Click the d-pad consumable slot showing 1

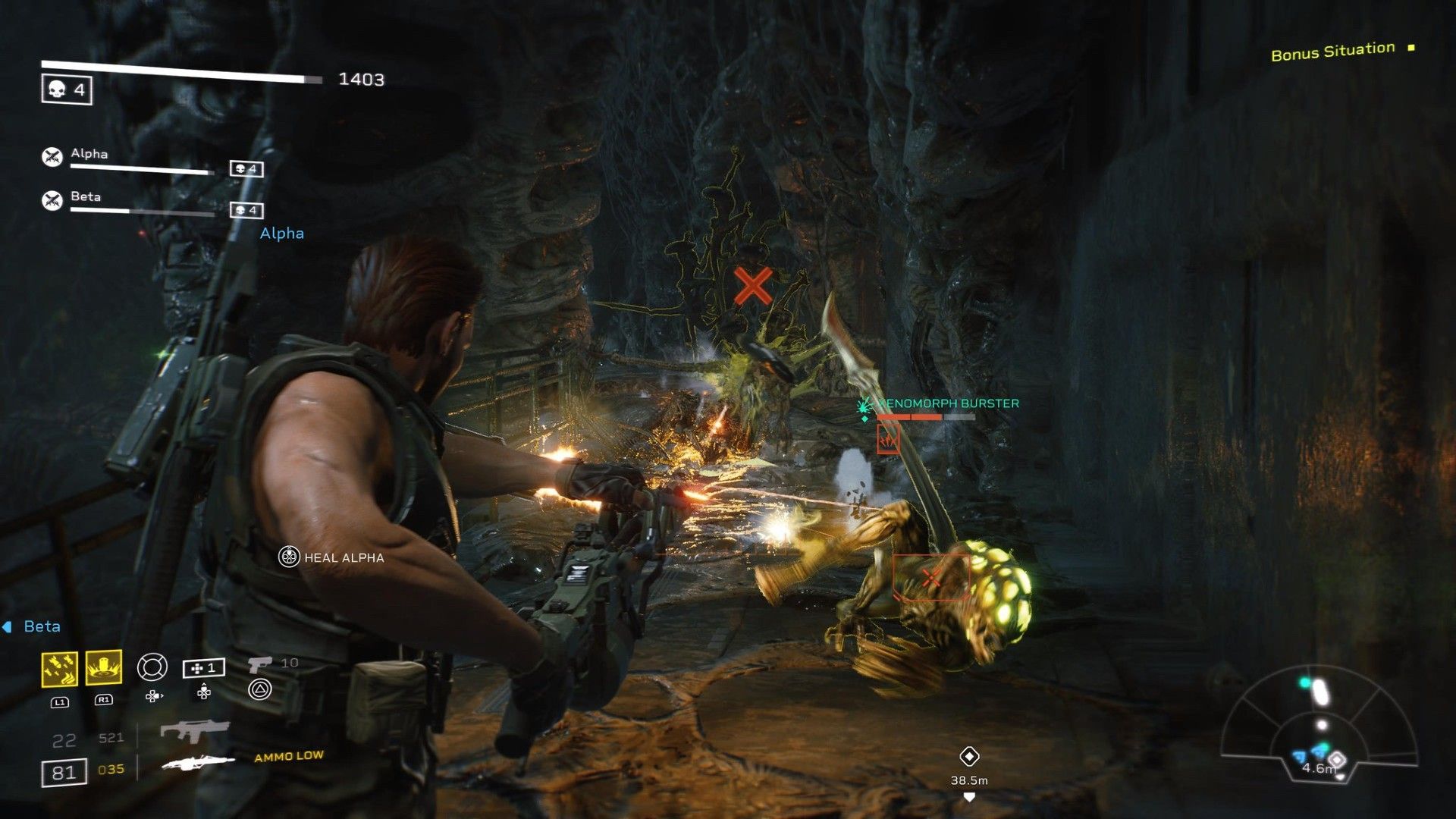203,670
